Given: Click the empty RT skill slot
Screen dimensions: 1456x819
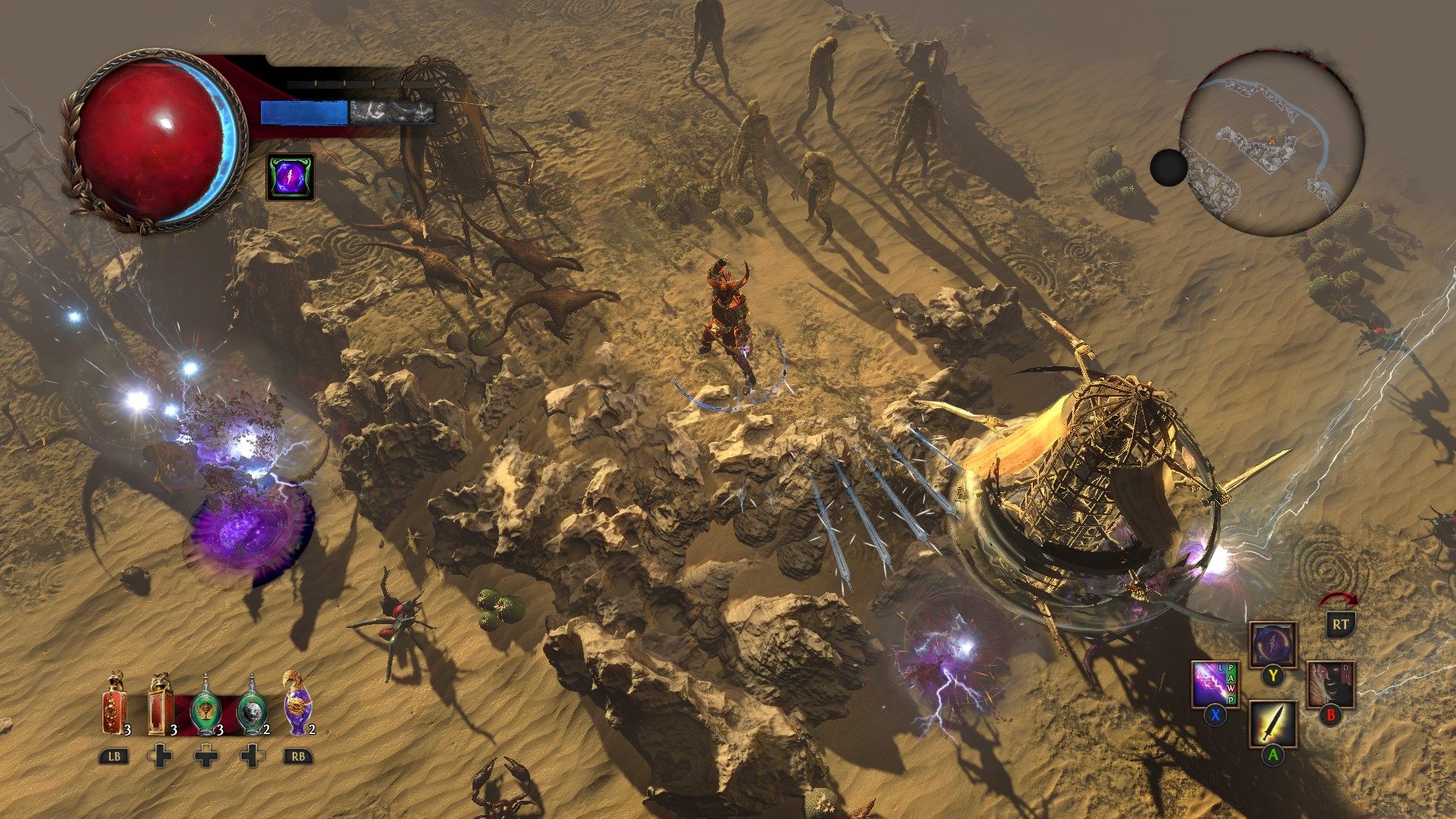Looking at the screenshot, I should click(1341, 623).
